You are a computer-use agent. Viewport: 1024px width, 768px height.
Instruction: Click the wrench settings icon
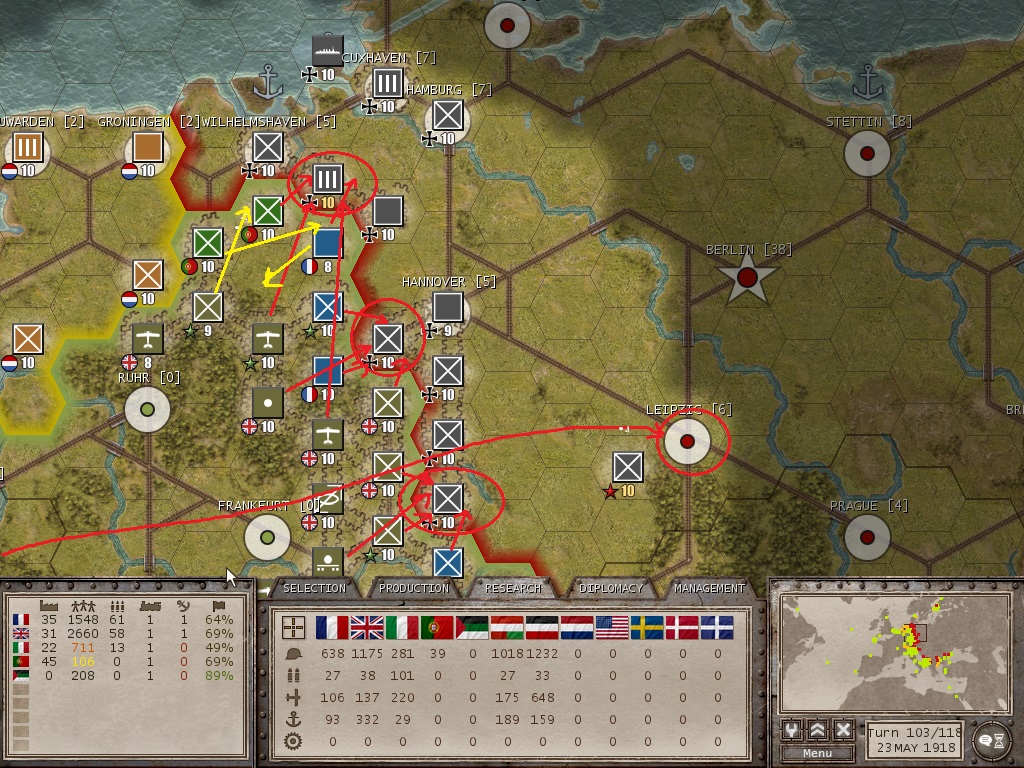(792, 730)
